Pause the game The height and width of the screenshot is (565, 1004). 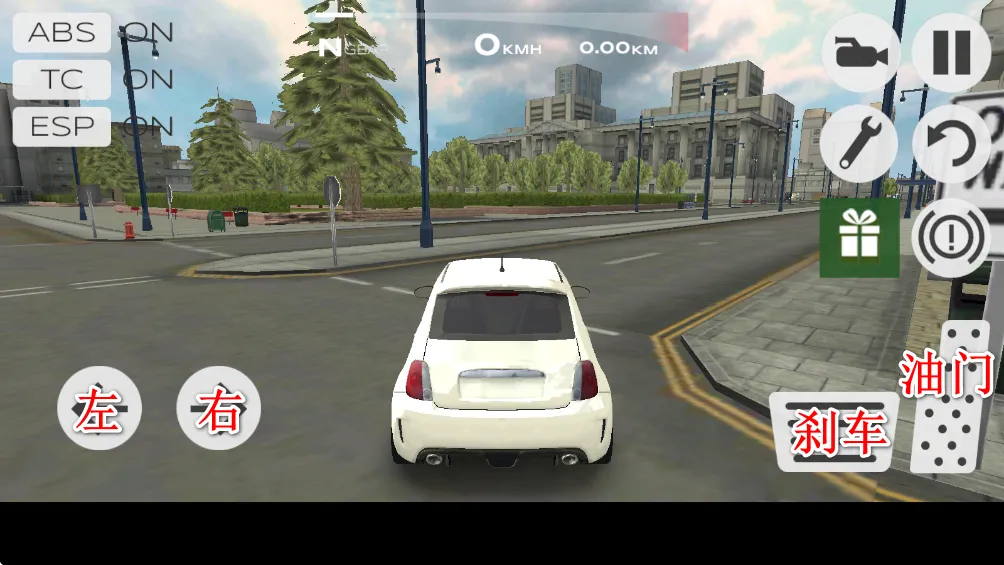[951, 53]
